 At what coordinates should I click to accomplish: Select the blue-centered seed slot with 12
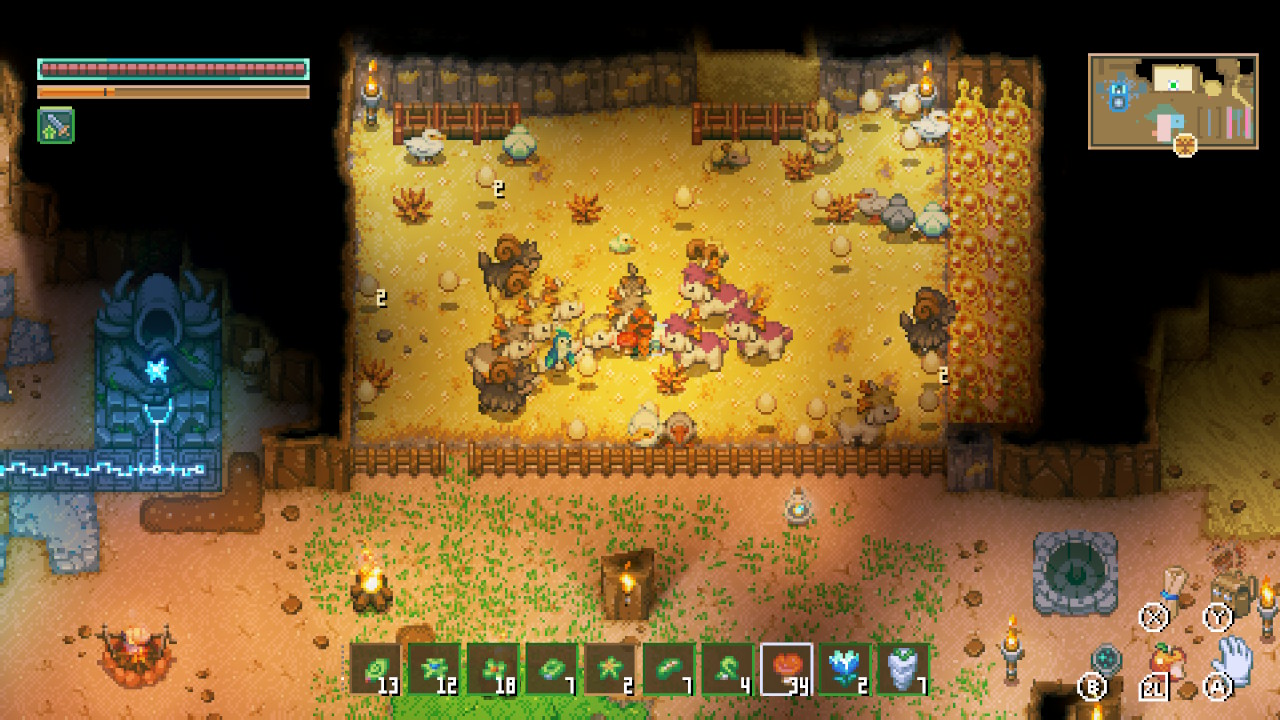tap(434, 669)
